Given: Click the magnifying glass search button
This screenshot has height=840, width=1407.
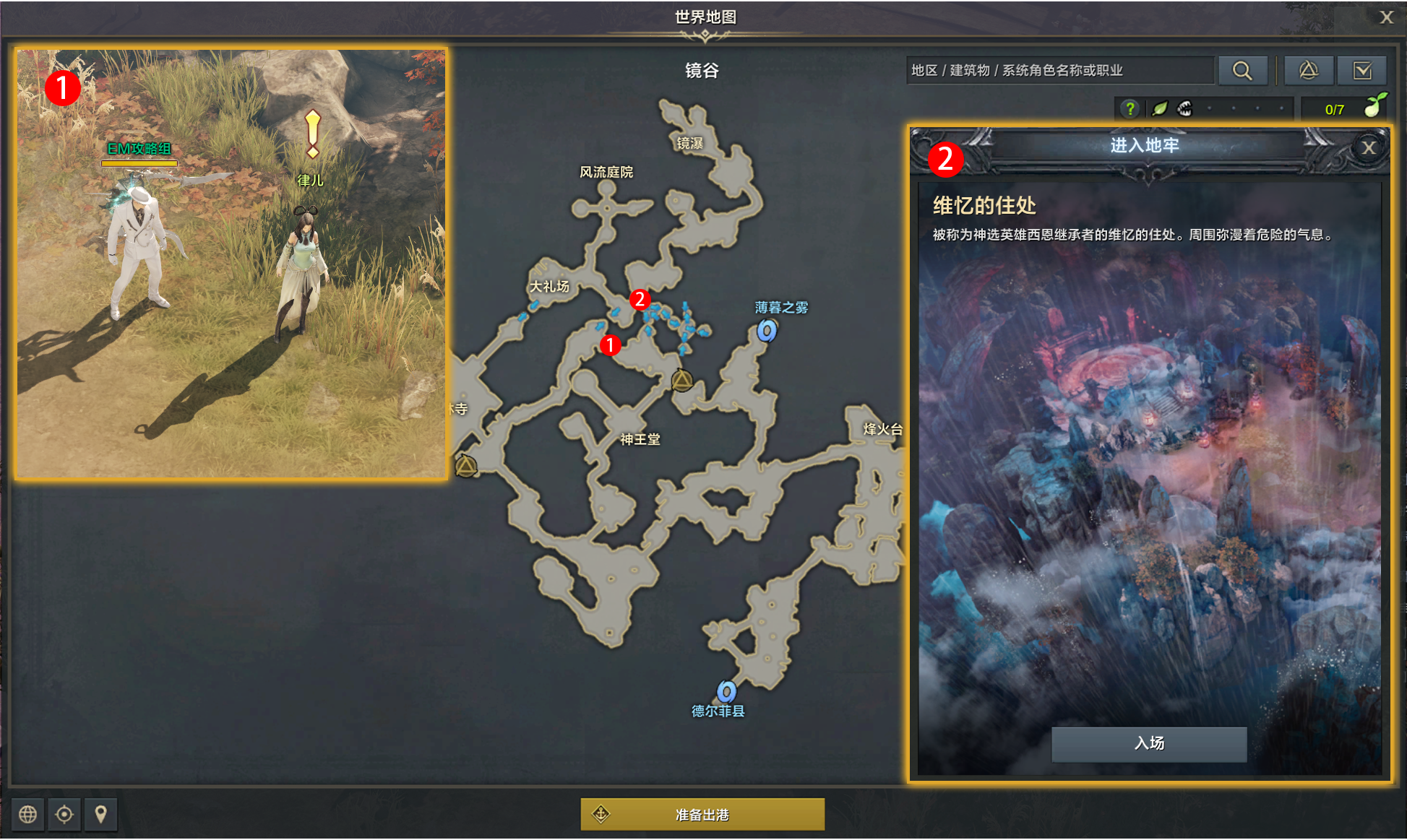Looking at the screenshot, I should click(x=1242, y=70).
